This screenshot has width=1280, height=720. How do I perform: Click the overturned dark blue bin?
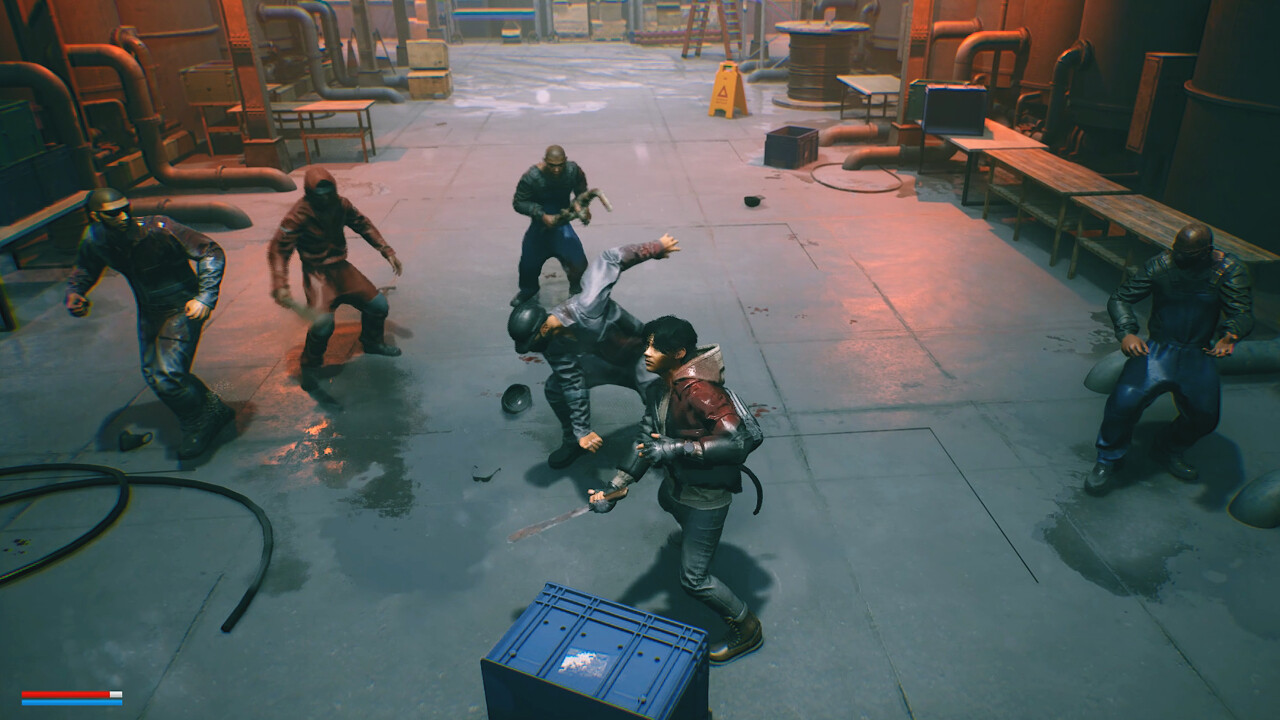tap(793, 145)
